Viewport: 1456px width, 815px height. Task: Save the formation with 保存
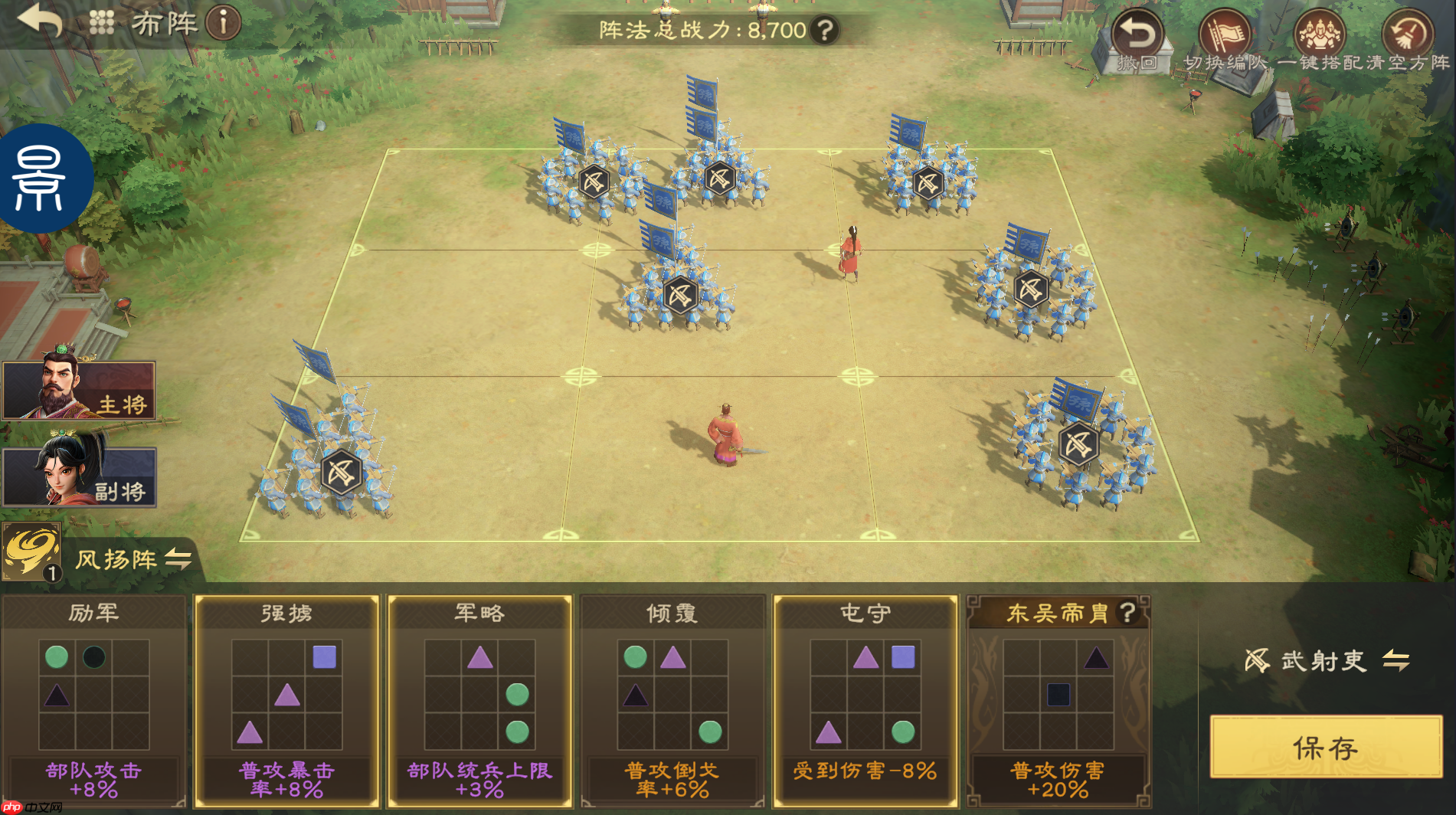(1326, 748)
